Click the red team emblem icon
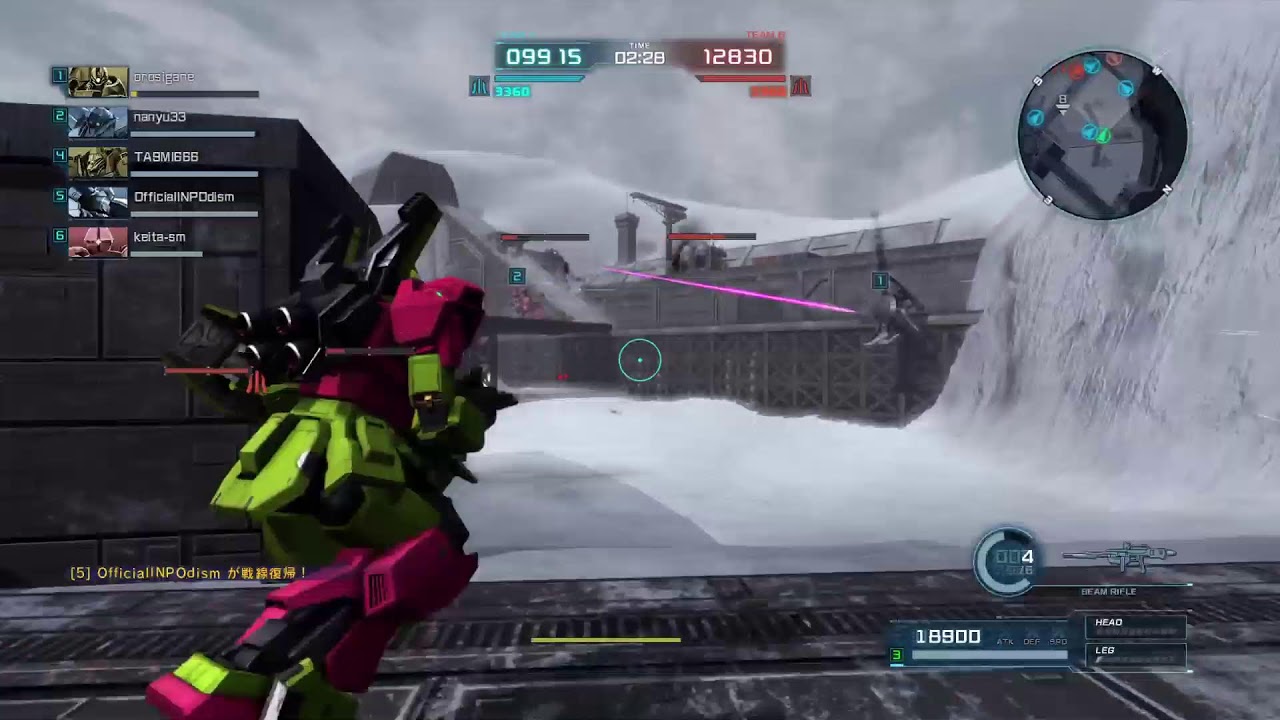This screenshot has height=720, width=1280. 800,86
